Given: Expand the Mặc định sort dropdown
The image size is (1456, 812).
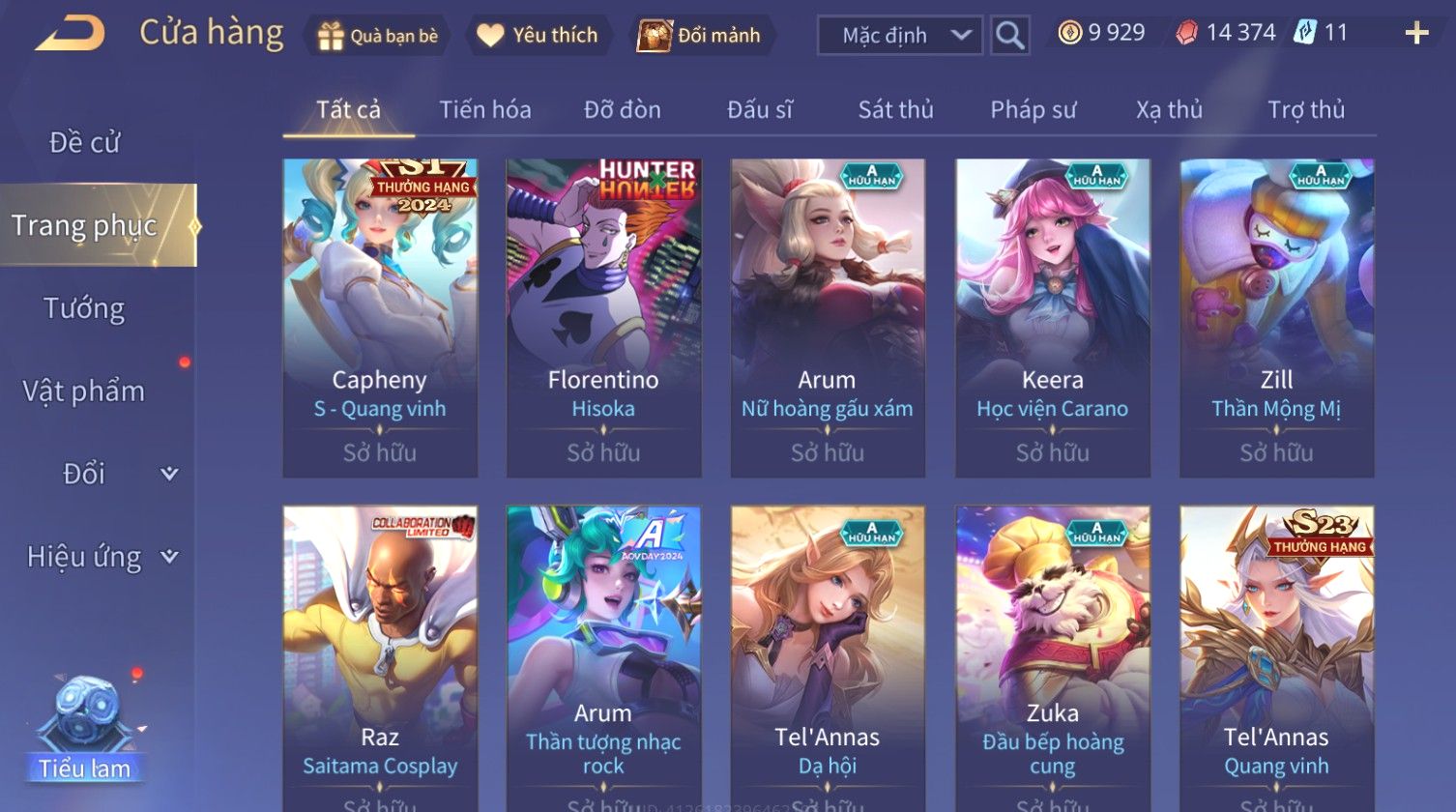Looking at the screenshot, I should (x=899, y=36).
